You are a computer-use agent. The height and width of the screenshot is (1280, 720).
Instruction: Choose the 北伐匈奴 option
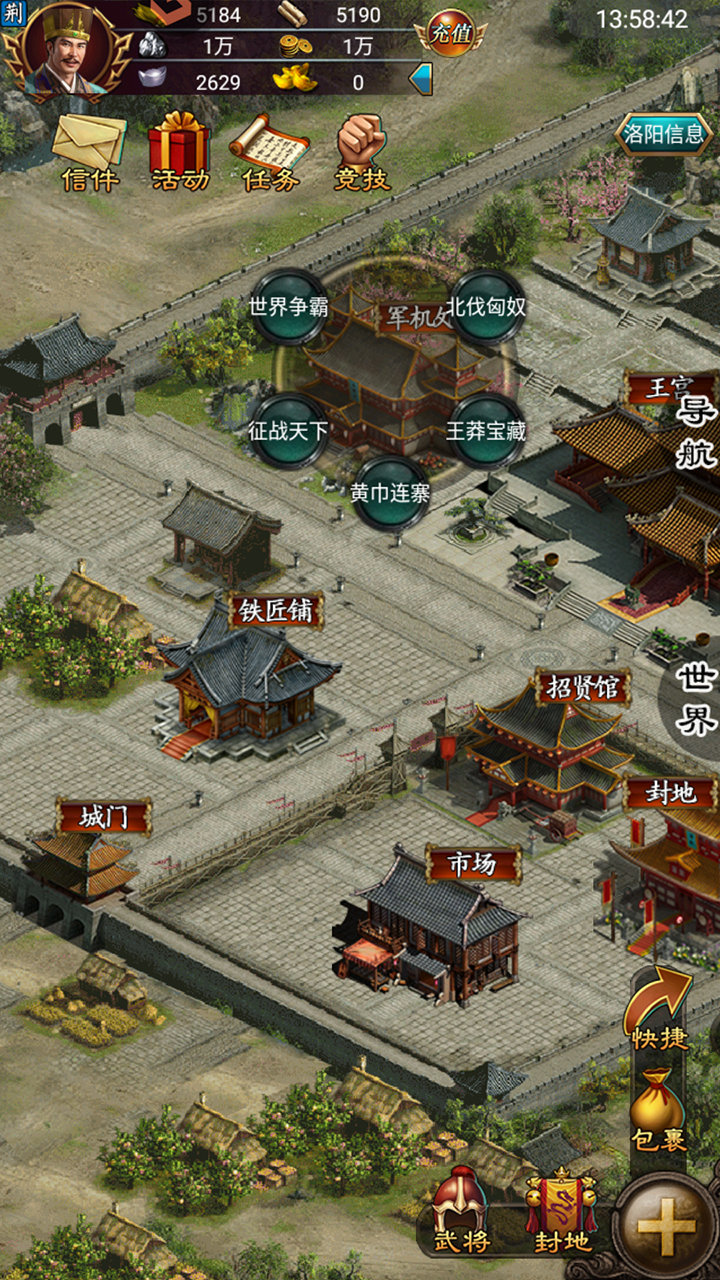point(486,306)
